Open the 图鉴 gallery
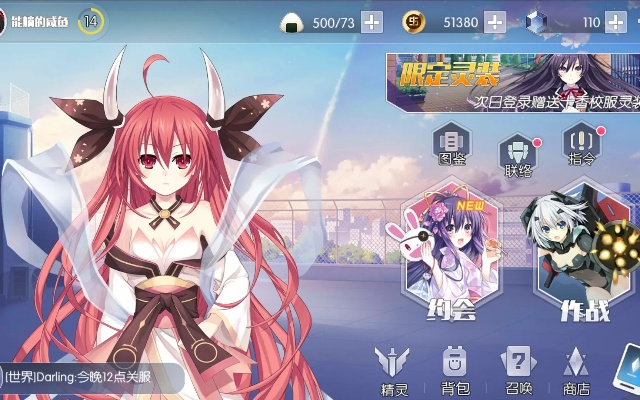Screen dimensions: 640x400 pyautogui.click(x=453, y=146)
